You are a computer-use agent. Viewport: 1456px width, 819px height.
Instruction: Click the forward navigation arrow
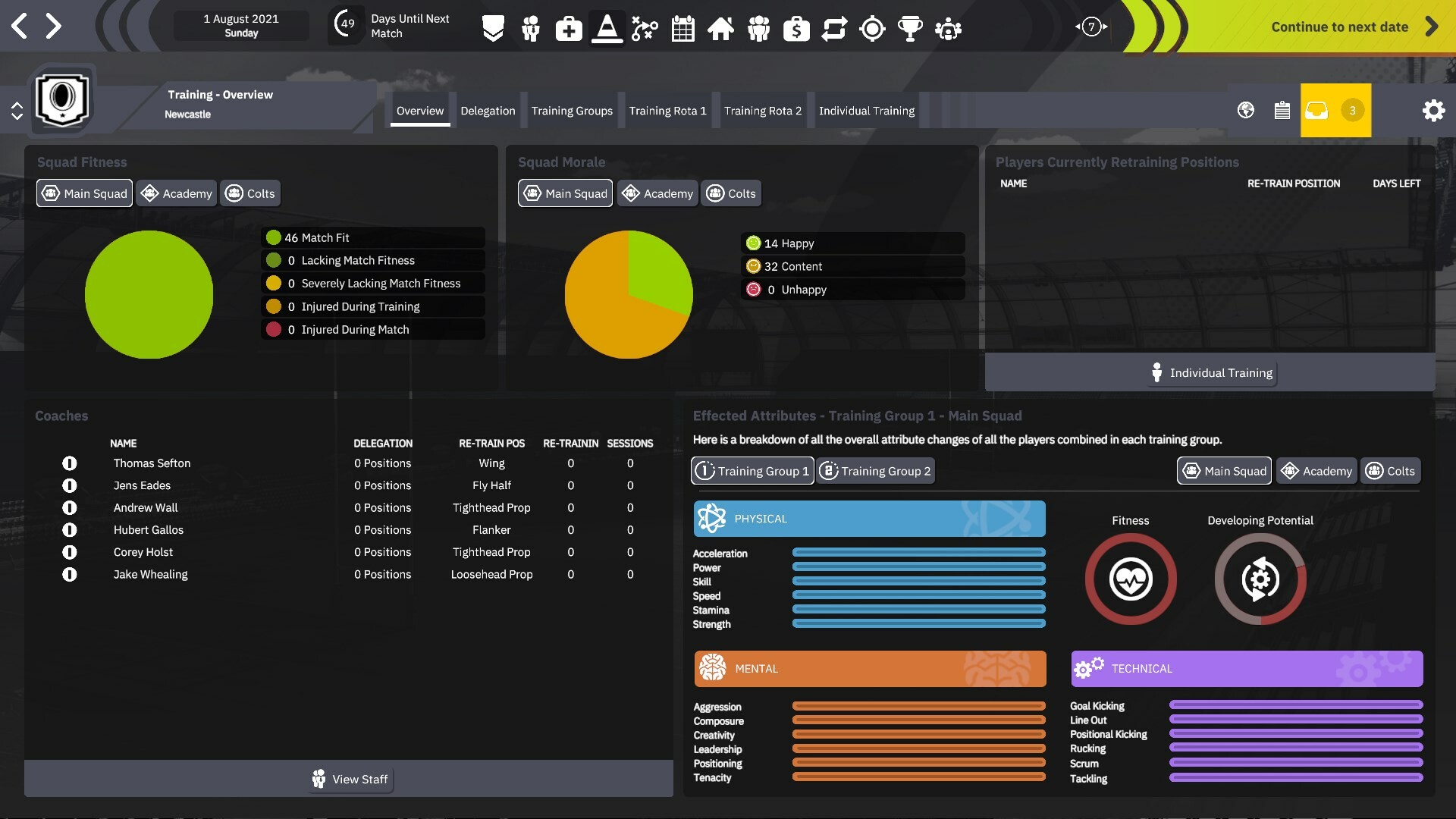pyautogui.click(x=54, y=25)
